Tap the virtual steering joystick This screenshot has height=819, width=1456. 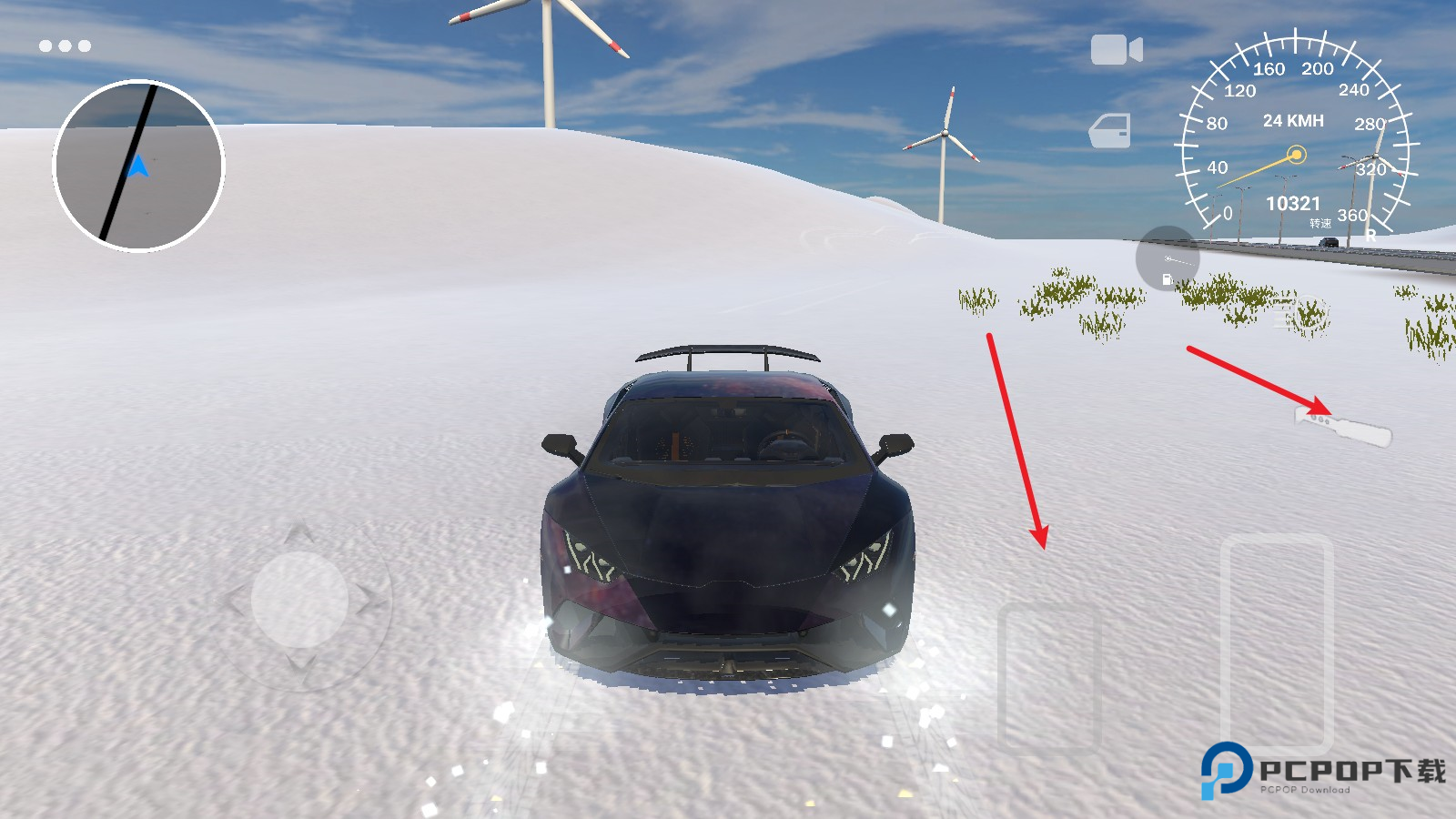(x=299, y=600)
